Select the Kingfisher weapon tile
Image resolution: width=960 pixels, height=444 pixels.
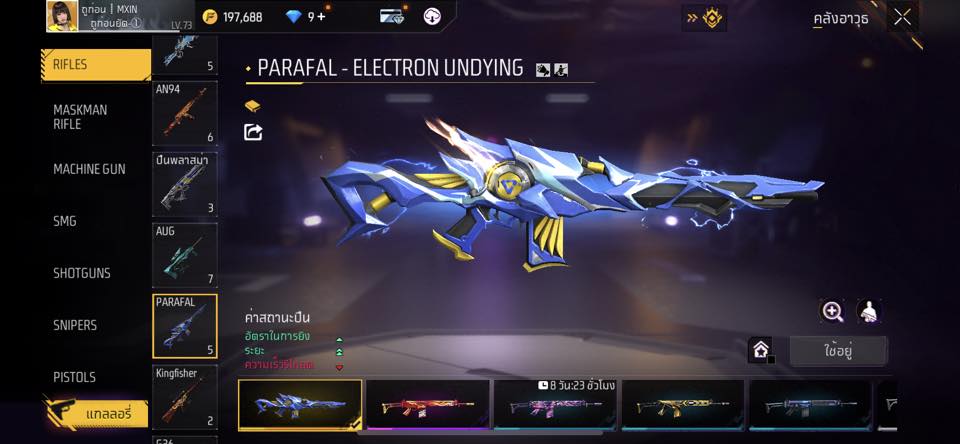tap(184, 397)
